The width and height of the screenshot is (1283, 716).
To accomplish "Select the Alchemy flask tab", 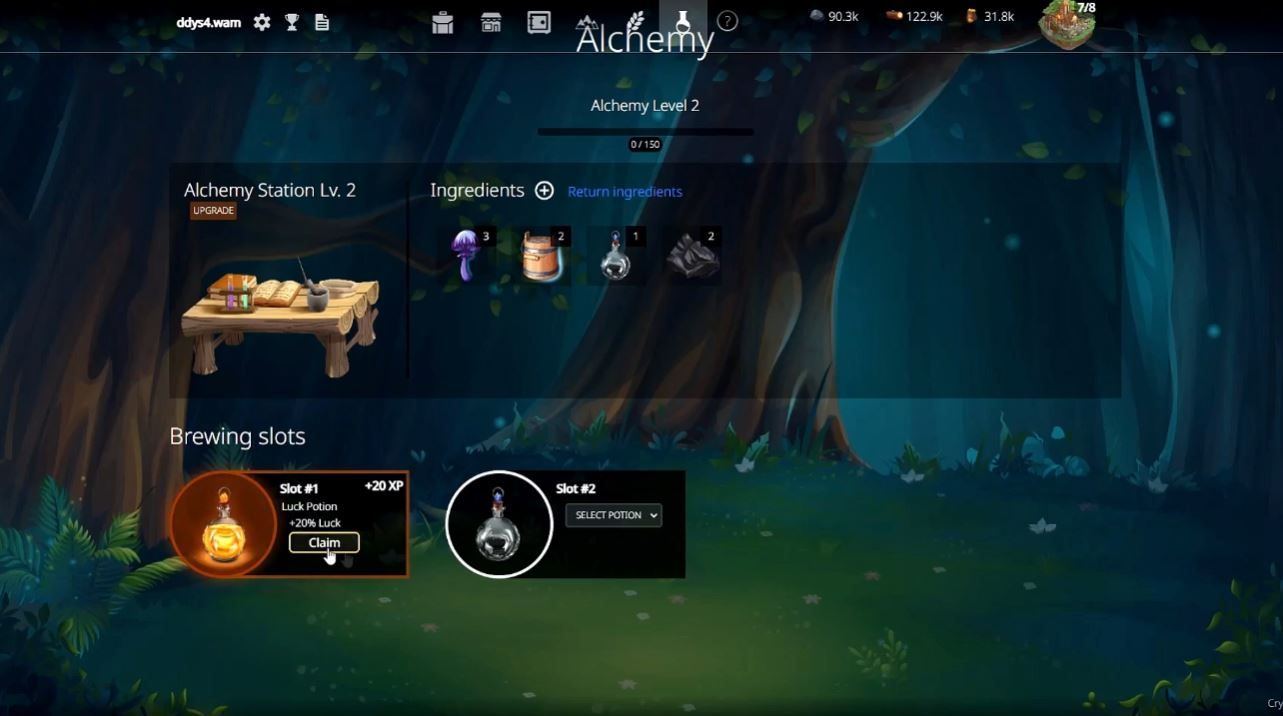I will pos(683,20).
